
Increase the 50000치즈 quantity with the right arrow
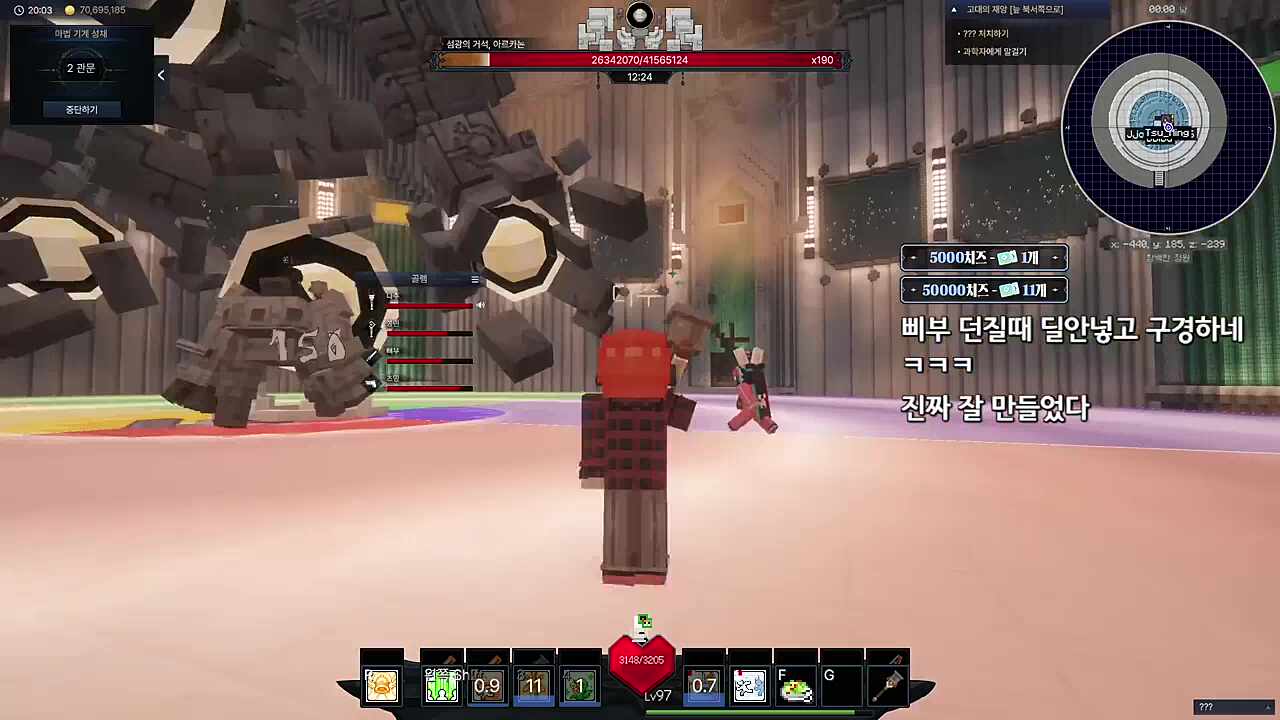tap(1055, 290)
